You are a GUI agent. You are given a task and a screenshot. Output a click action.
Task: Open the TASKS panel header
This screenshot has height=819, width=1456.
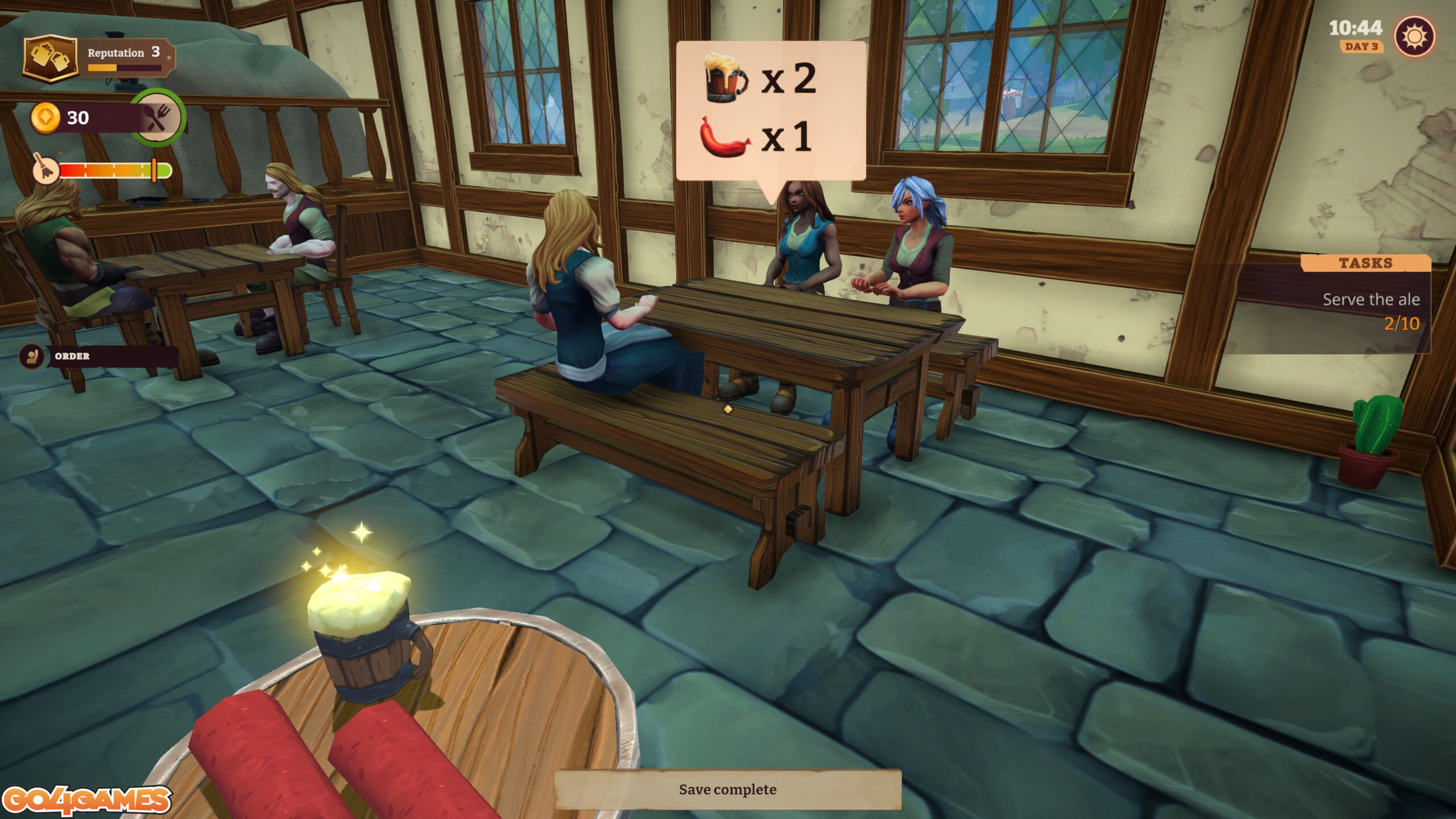click(x=1365, y=263)
